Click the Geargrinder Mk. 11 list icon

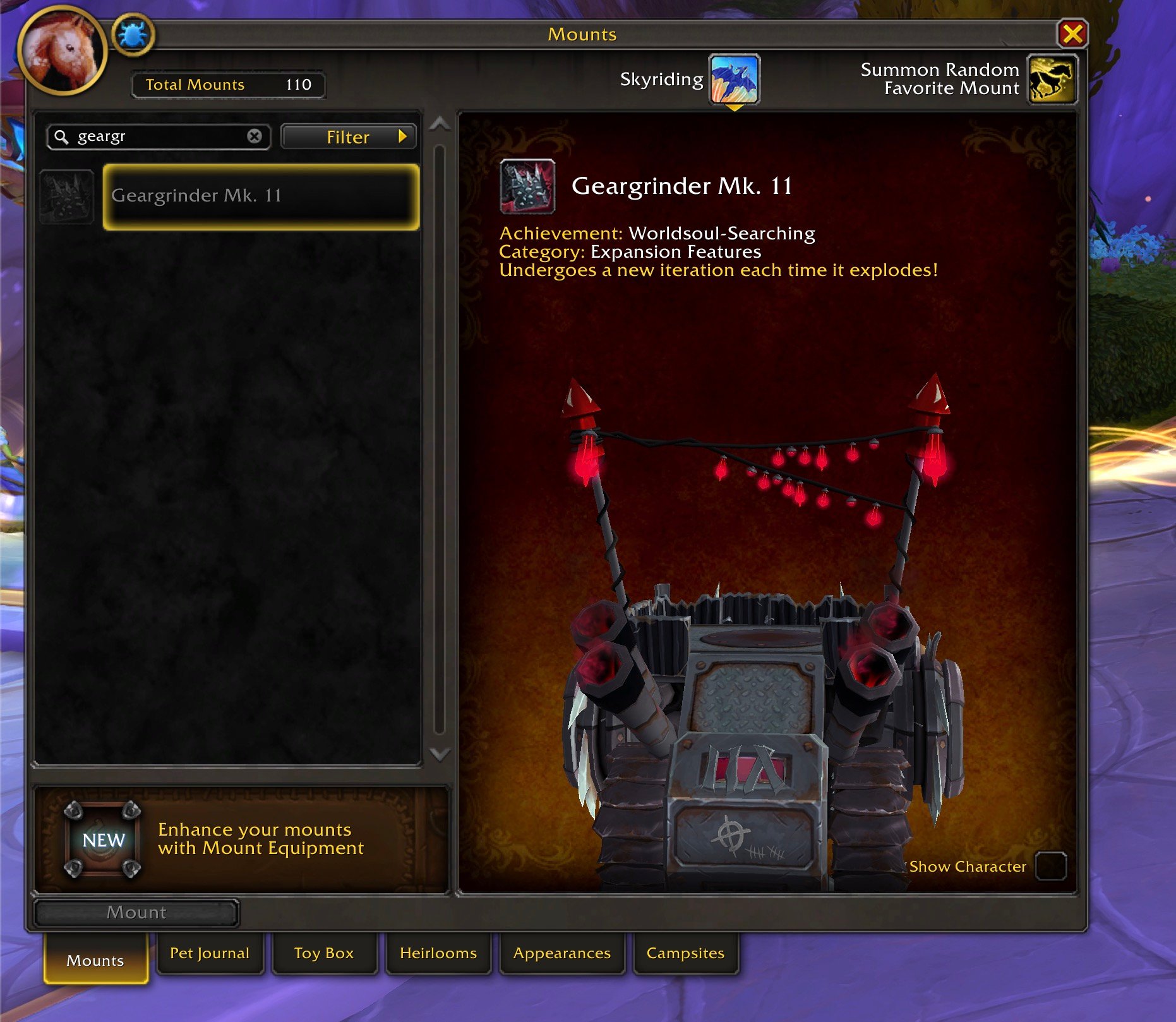[66, 196]
